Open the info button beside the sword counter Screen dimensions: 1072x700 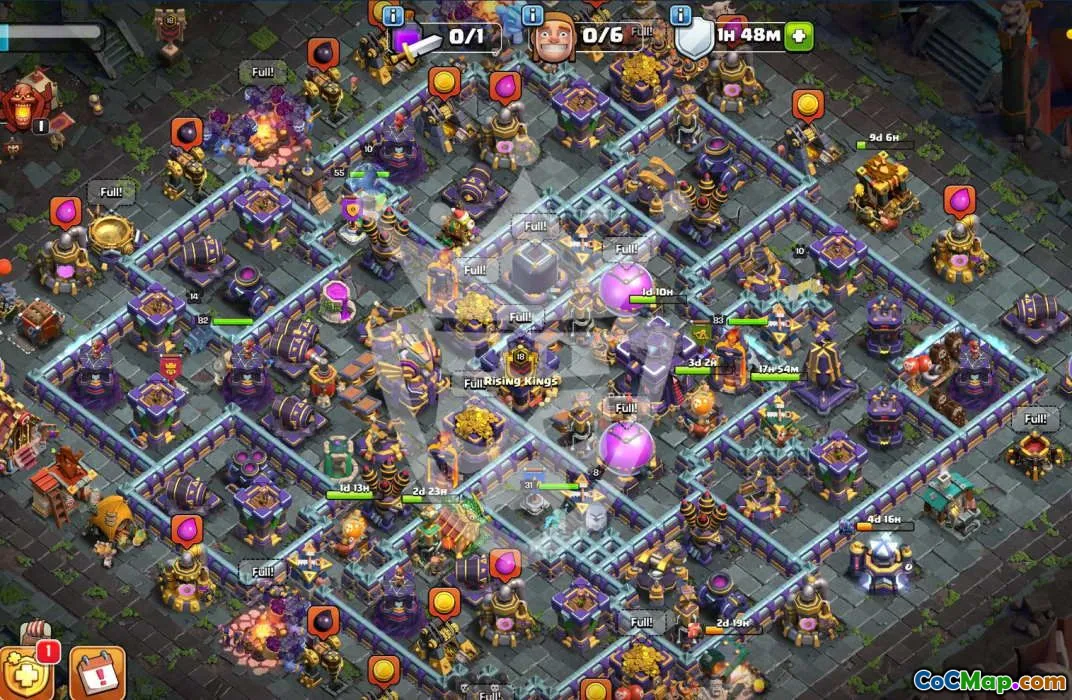click(394, 17)
